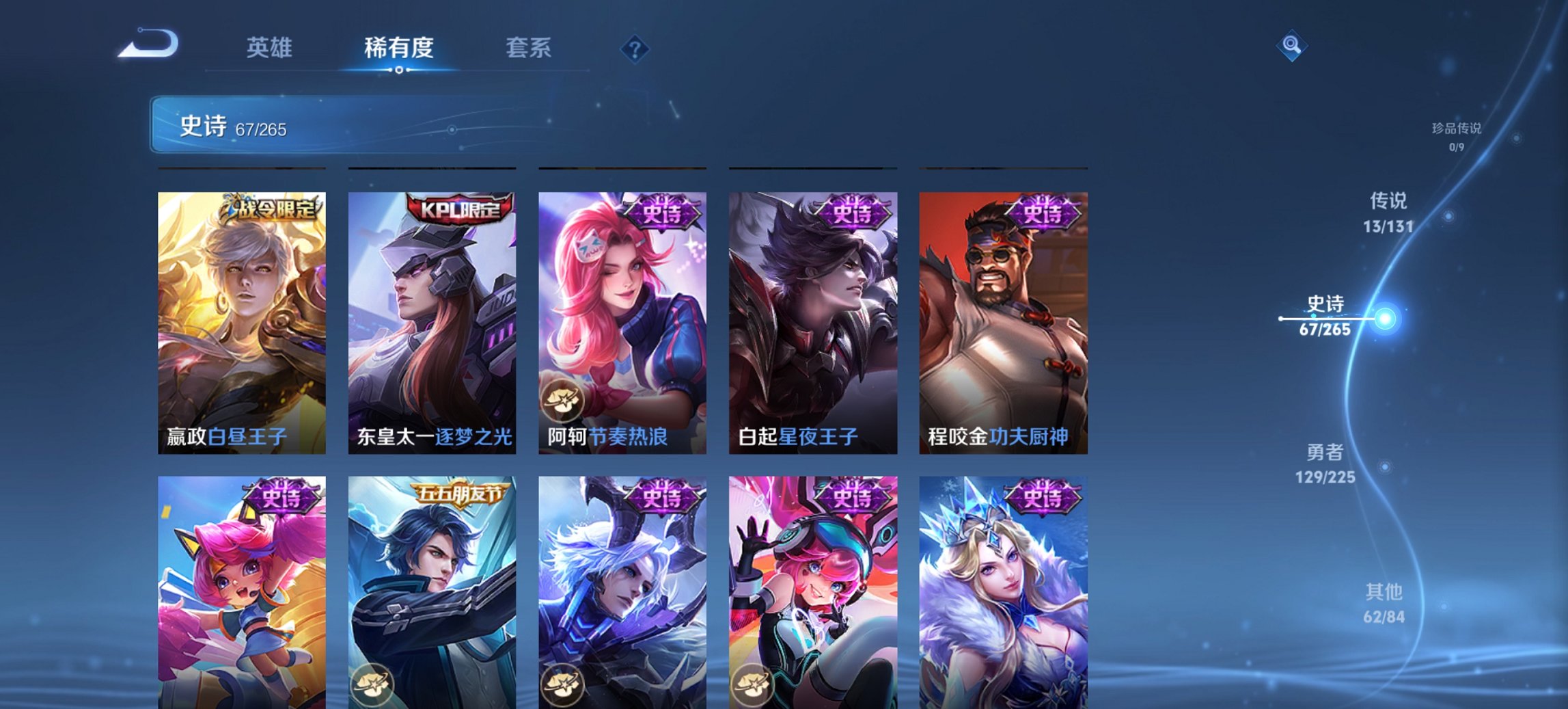Image resolution: width=1568 pixels, height=709 pixels.
Task: Switch to the 套系 tab
Action: pos(528,48)
